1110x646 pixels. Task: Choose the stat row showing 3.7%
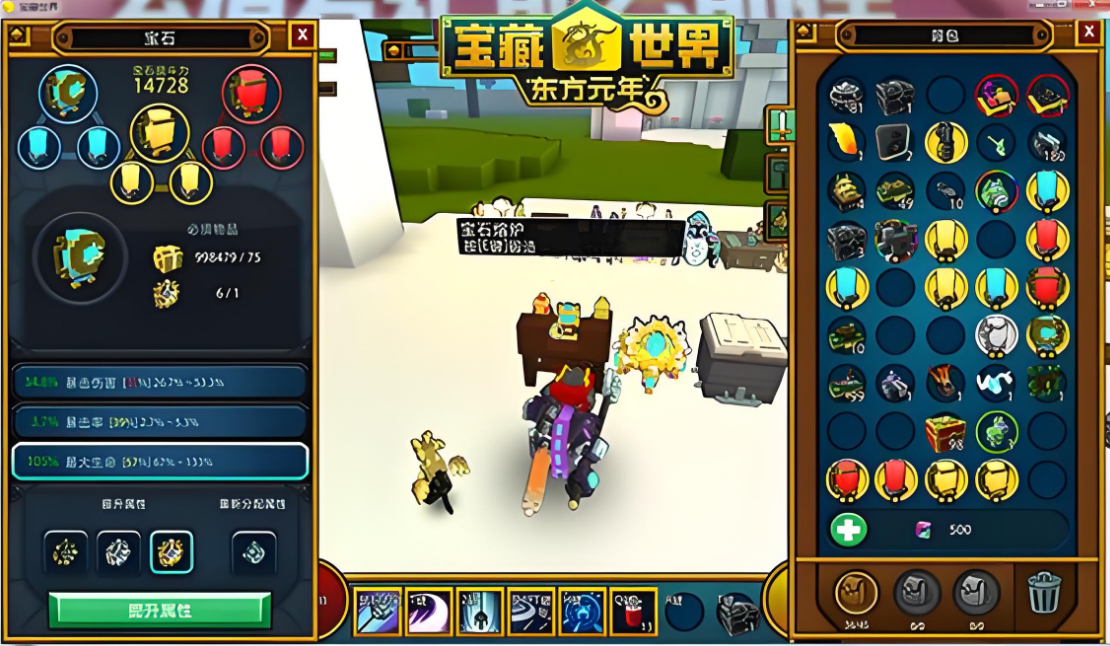click(160, 421)
